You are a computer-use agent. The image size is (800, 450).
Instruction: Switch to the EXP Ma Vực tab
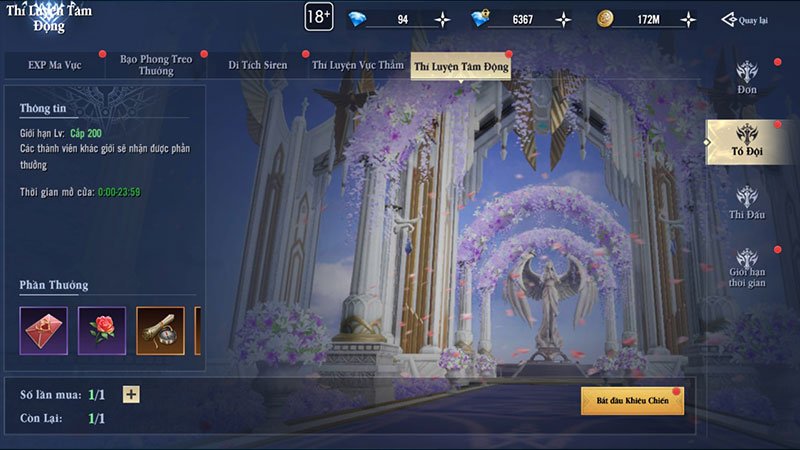pos(53,66)
